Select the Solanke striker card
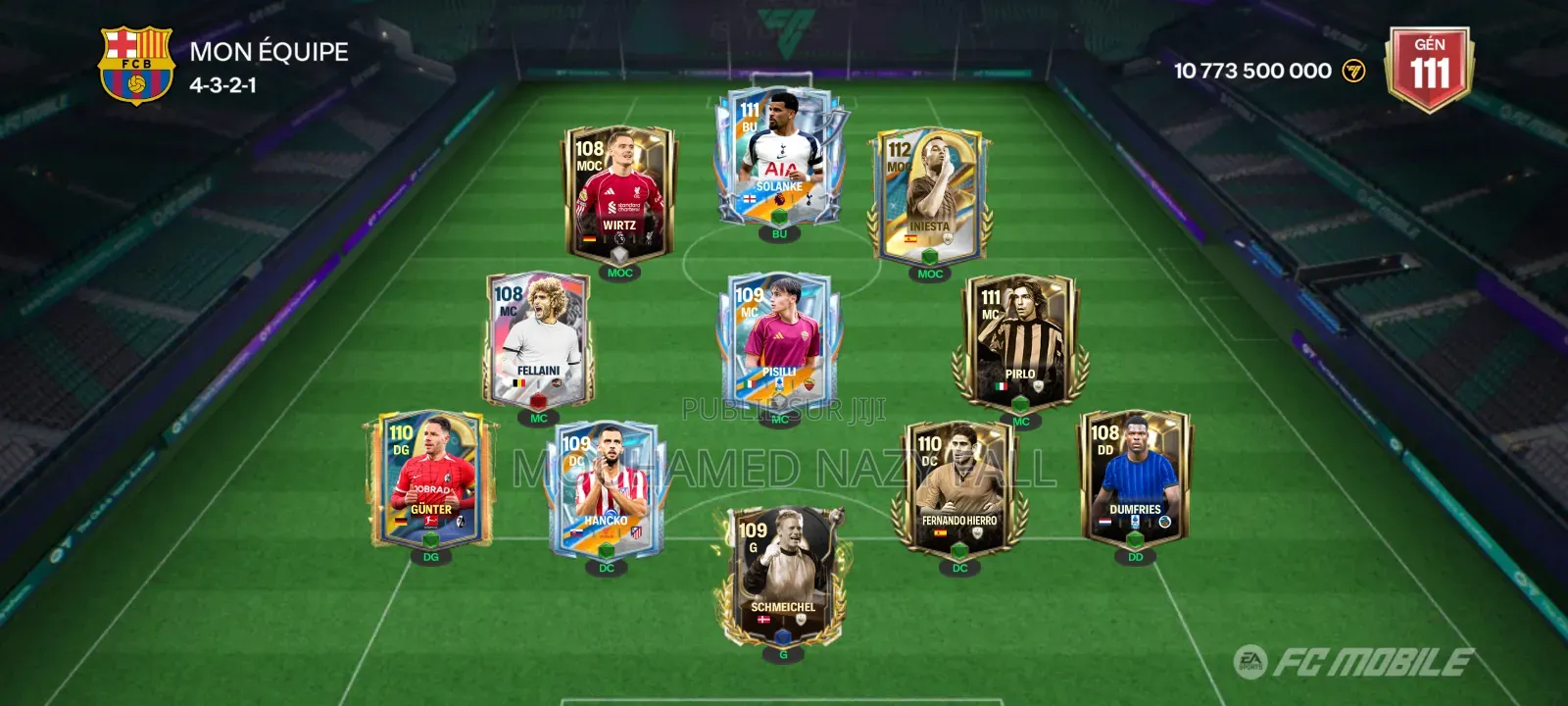1568x706 pixels. click(x=779, y=160)
